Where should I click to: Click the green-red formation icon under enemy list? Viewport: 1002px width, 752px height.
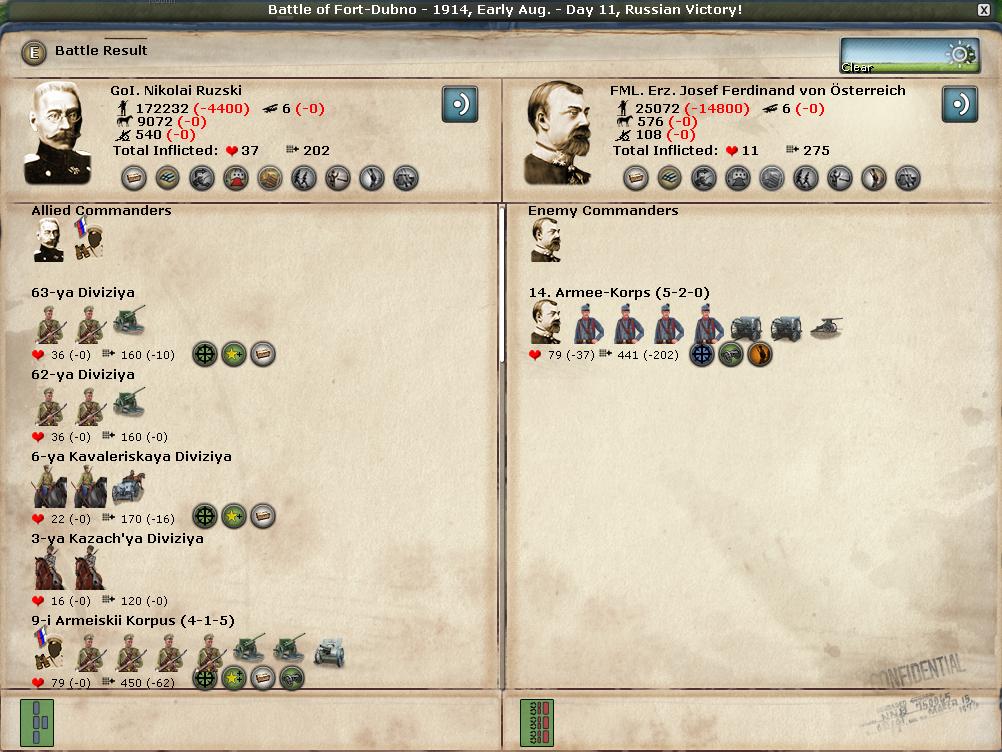(537, 722)
